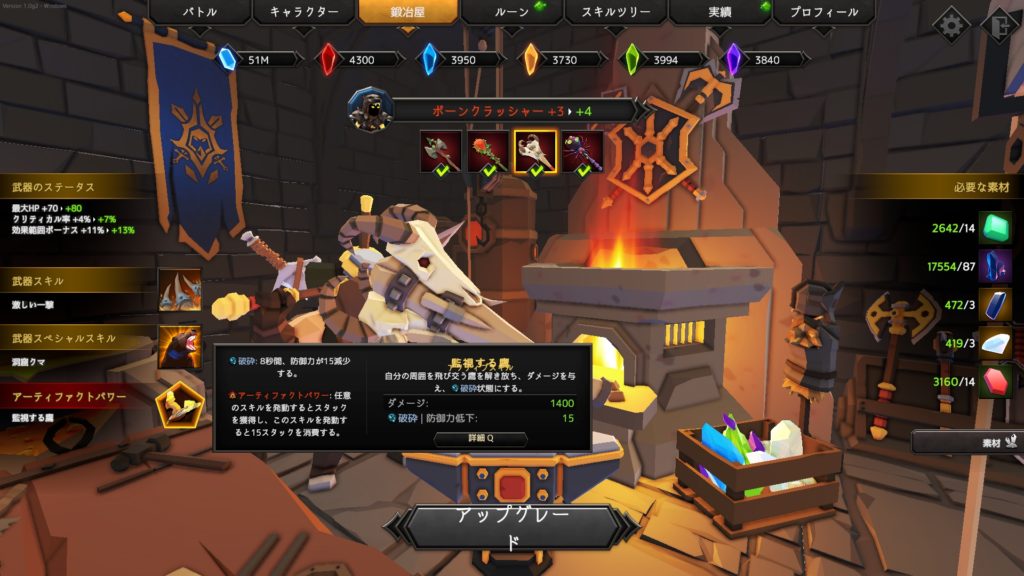Screen dimensions: 1024x576
Task: View the 武器スキル claw strike icon
Action: click(x=180, y=291)
